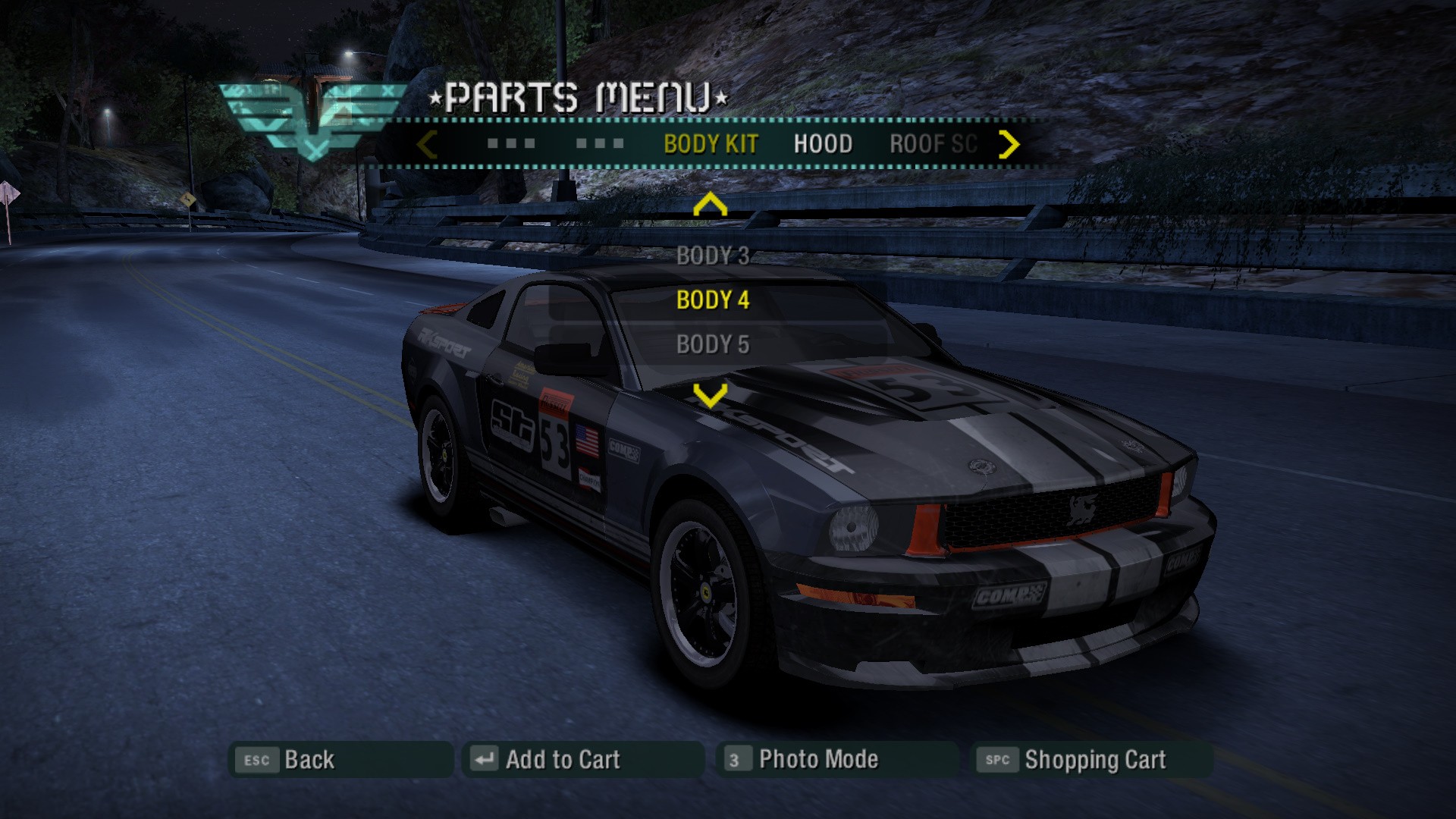Switch to the Hood parts tab

(x=823, y=144)
